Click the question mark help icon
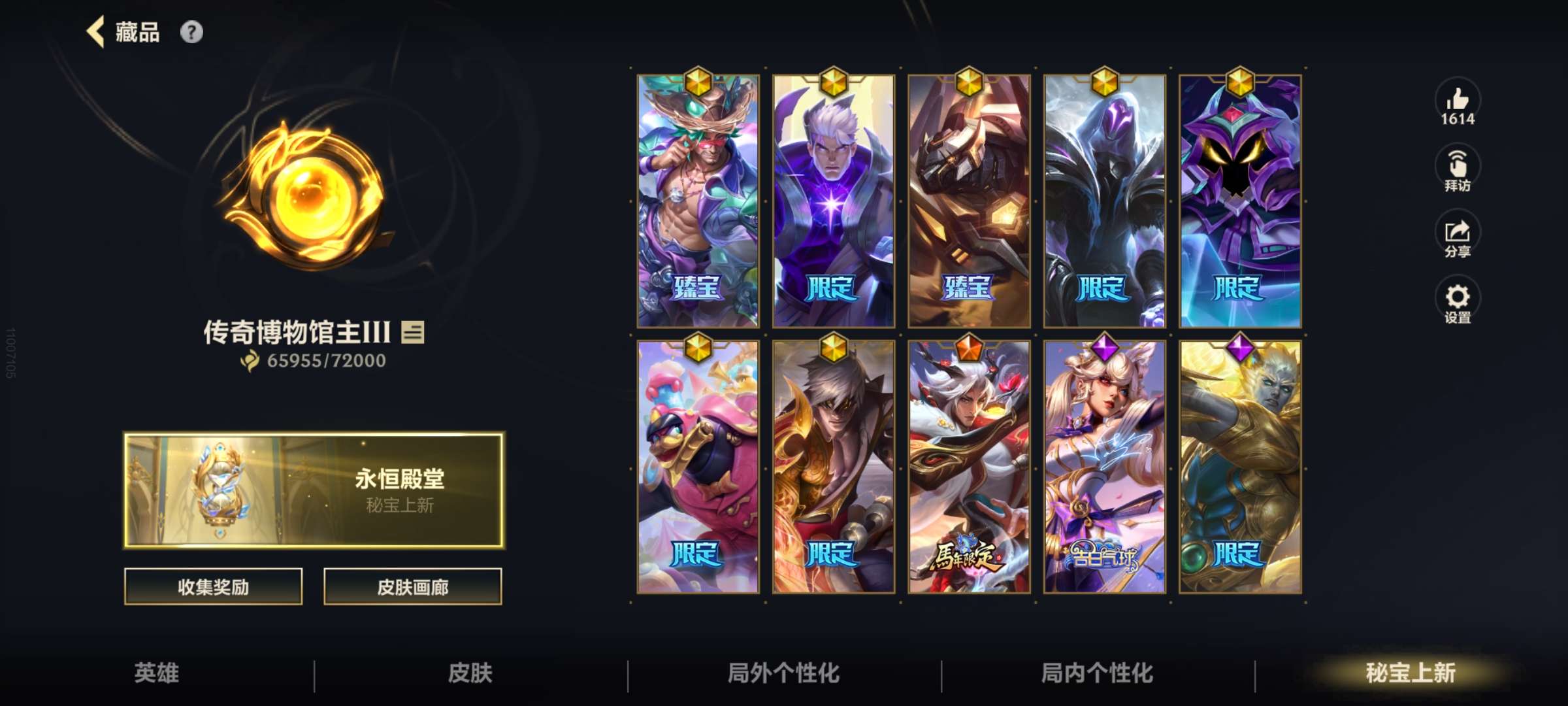The height and width of the screenshot is (706, 1568). 191,31
